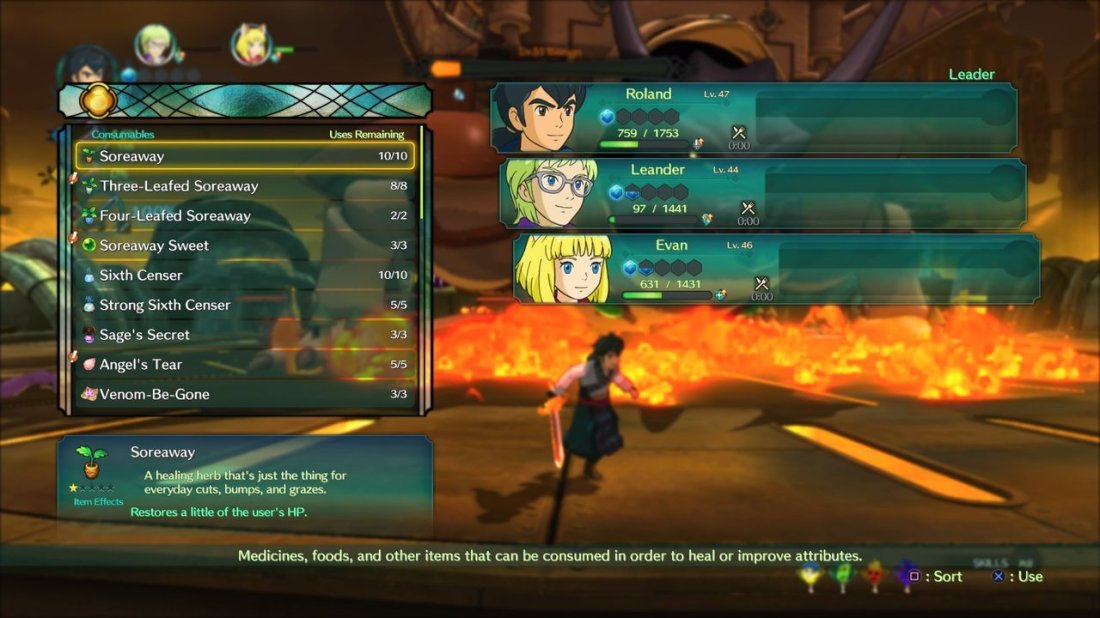Select the Soreaway item row
The height and width of the screenshot is (618, 1100).
[x=245, y=156]
